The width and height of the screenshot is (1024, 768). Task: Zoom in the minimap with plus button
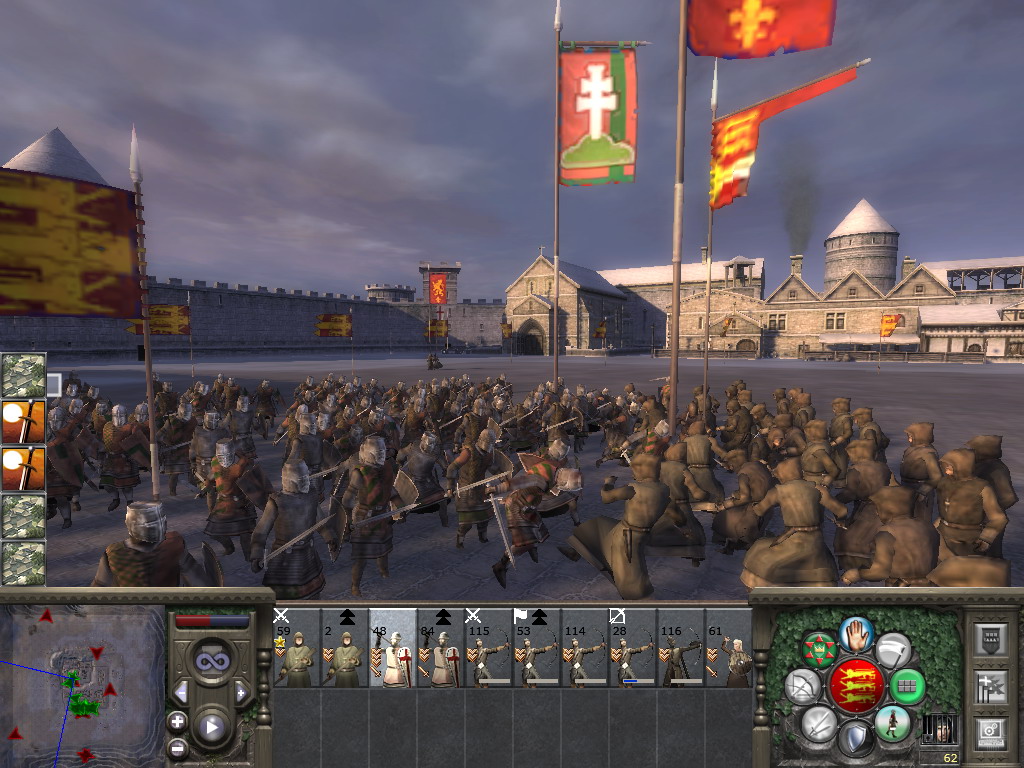pos(177,721)
